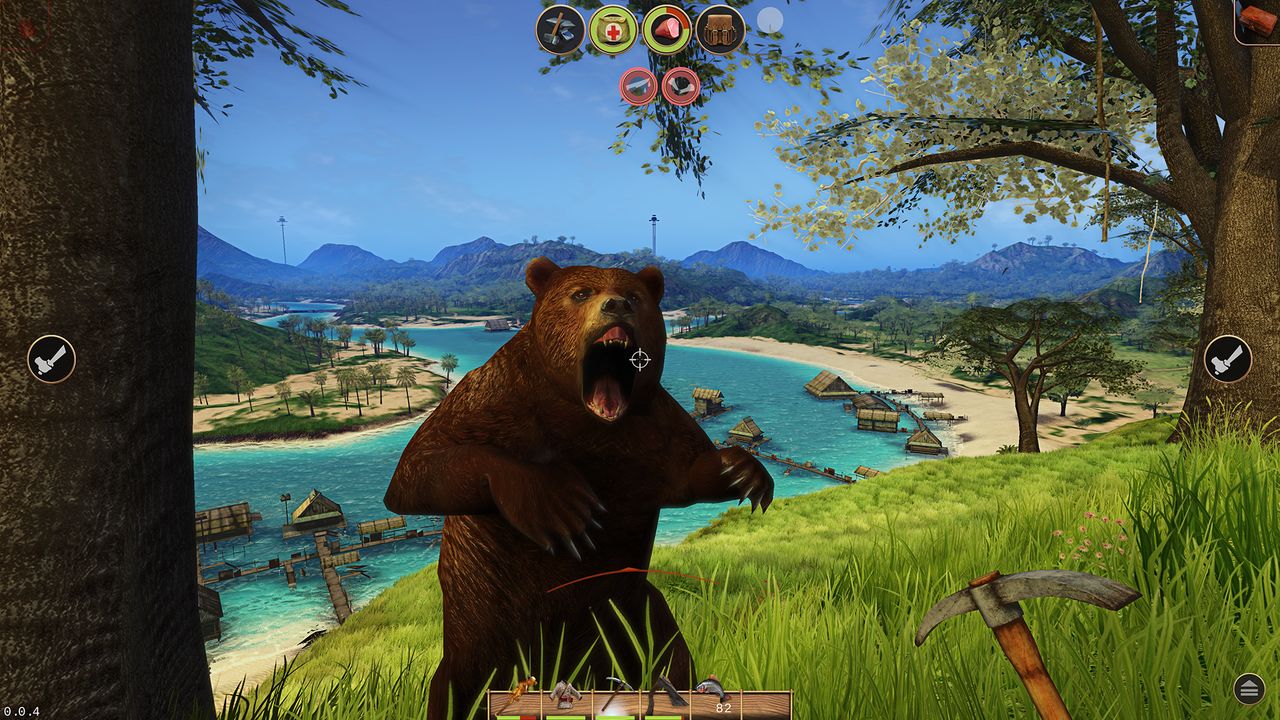Use the first aid kit icon

click(612, 28)
